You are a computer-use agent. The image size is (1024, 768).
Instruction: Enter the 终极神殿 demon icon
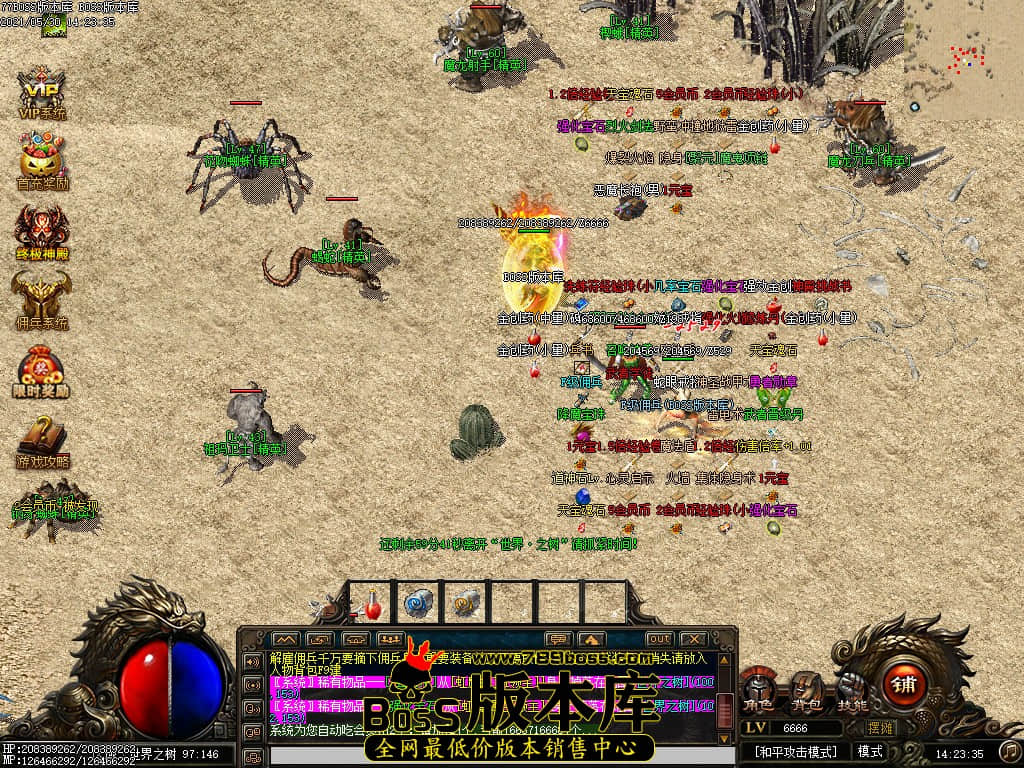click(x=41, y=230)
